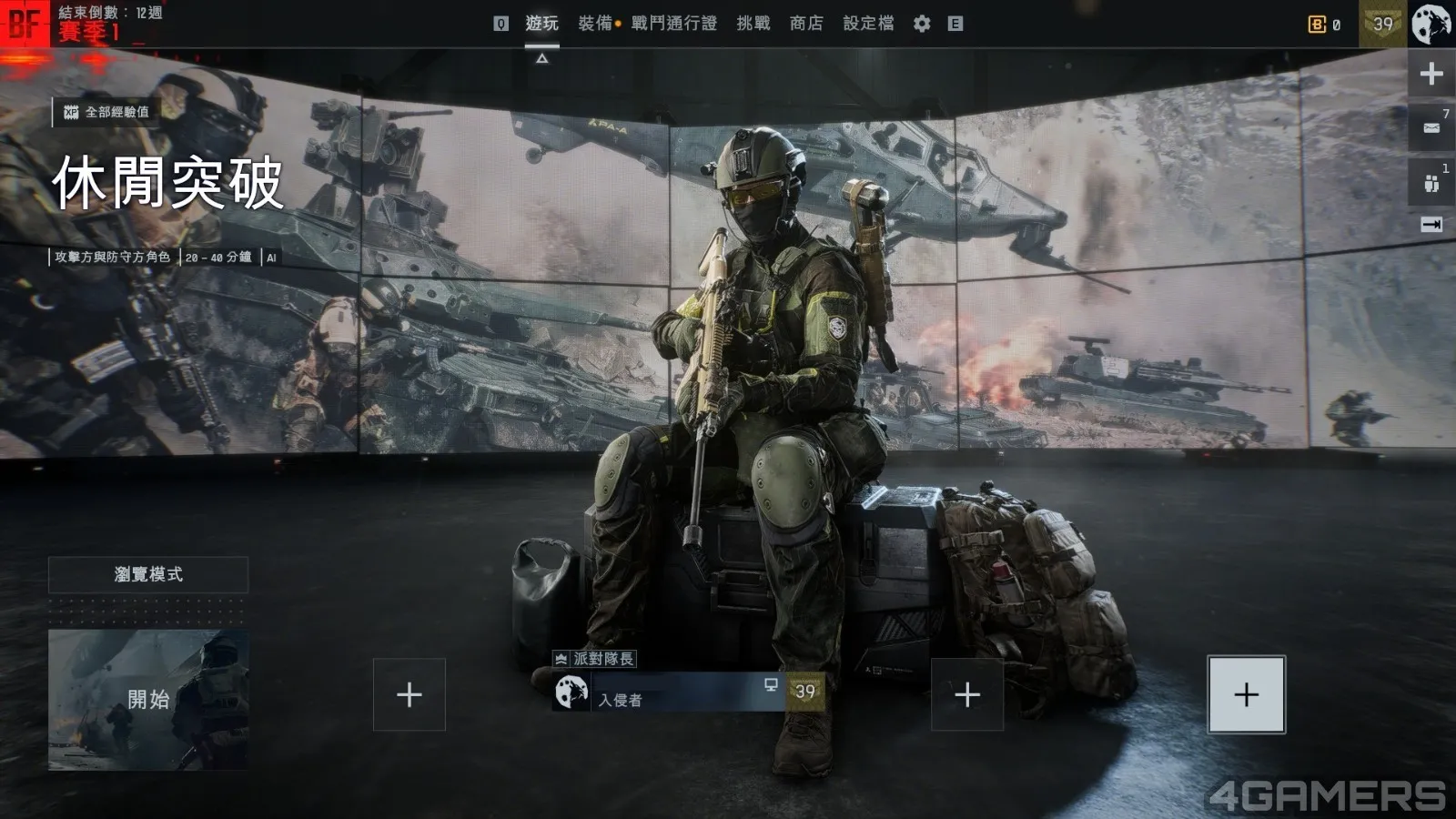Go to the 戰鬥通行證 tab
Viewport: 1456px width, 819px height.
tap(673, 24)
